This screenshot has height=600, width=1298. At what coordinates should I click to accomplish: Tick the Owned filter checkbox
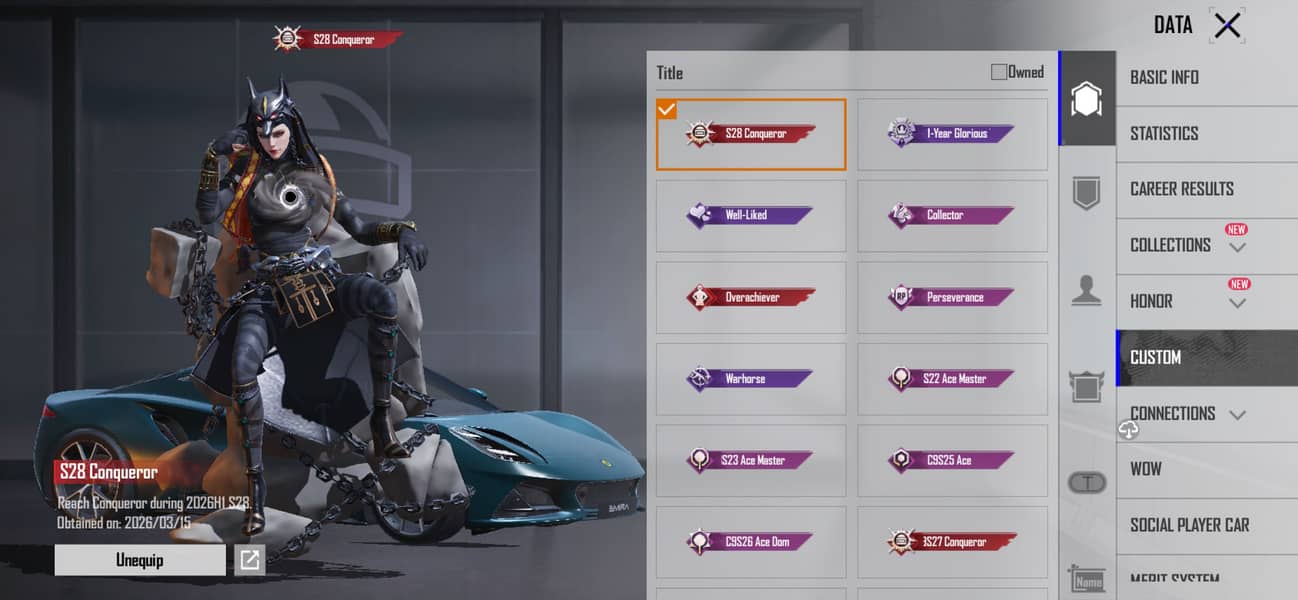999,72
